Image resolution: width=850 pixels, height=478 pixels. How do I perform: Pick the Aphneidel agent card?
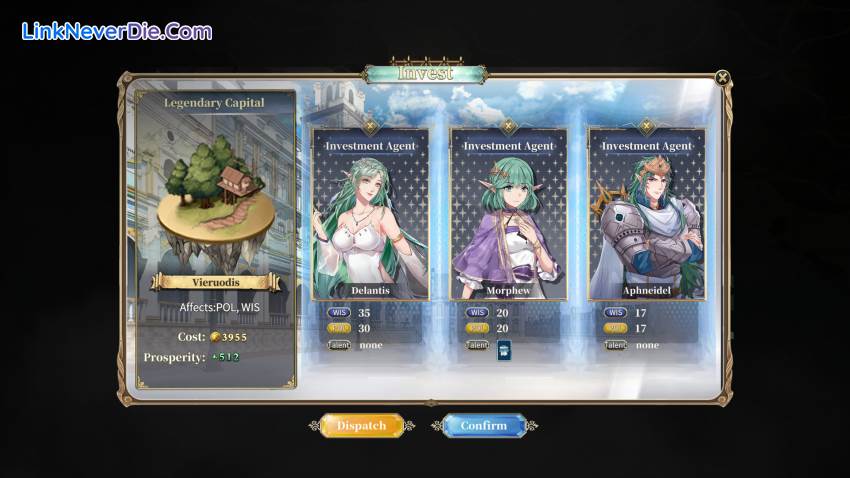tap(646, 215)
